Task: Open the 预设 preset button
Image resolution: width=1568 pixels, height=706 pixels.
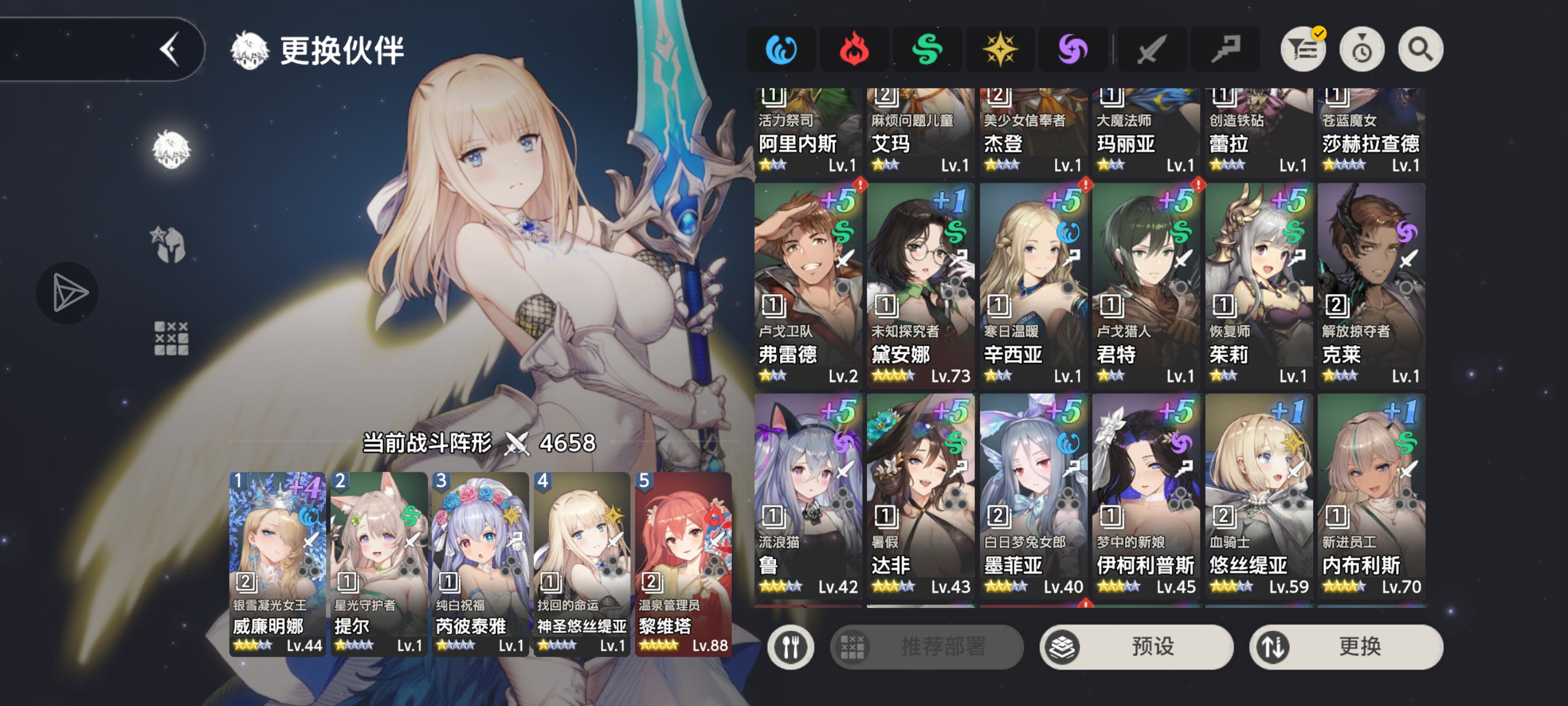Action: click(1136, 646)
